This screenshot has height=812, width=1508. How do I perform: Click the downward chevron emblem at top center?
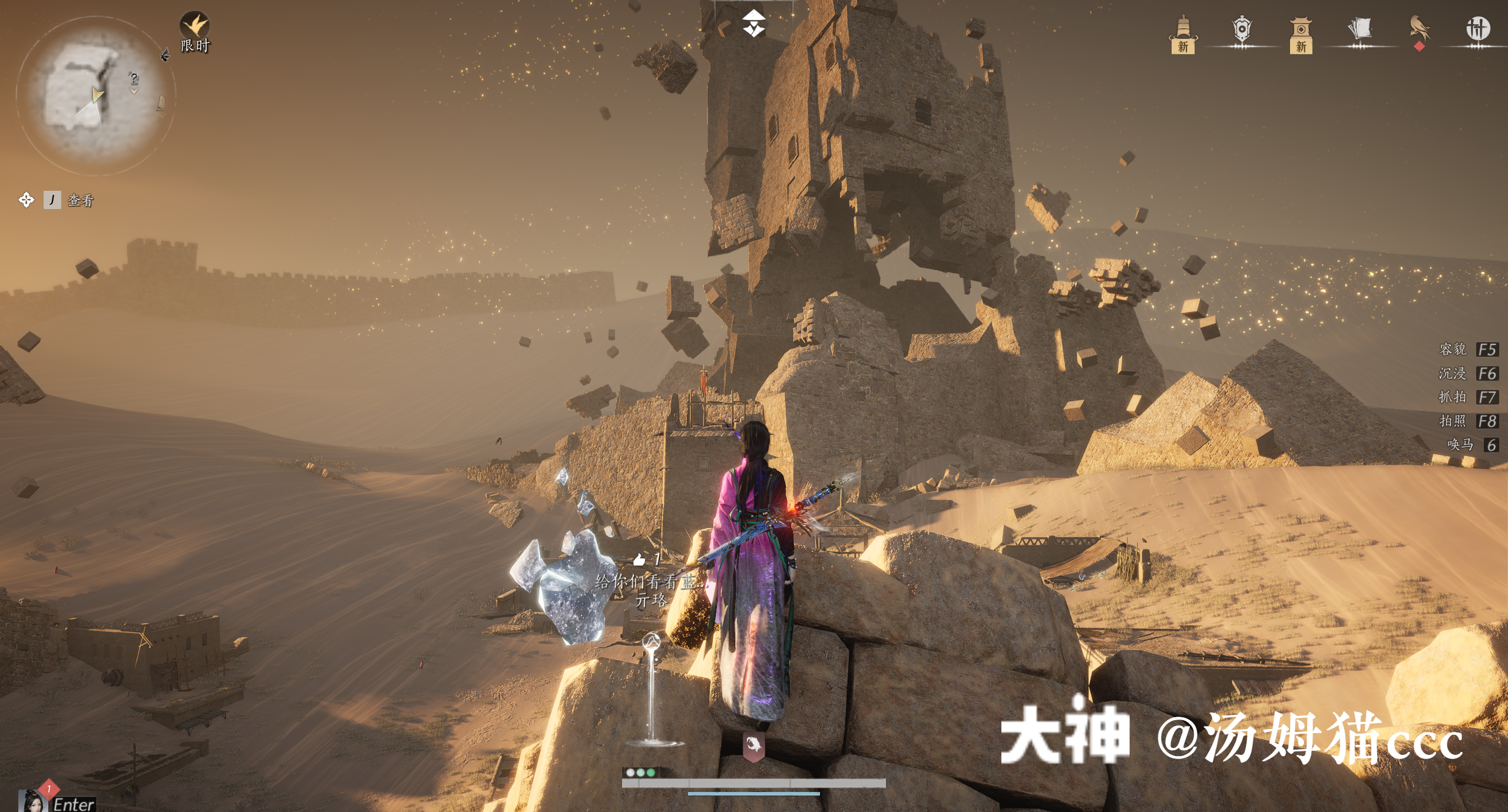(x=753, y=24)
